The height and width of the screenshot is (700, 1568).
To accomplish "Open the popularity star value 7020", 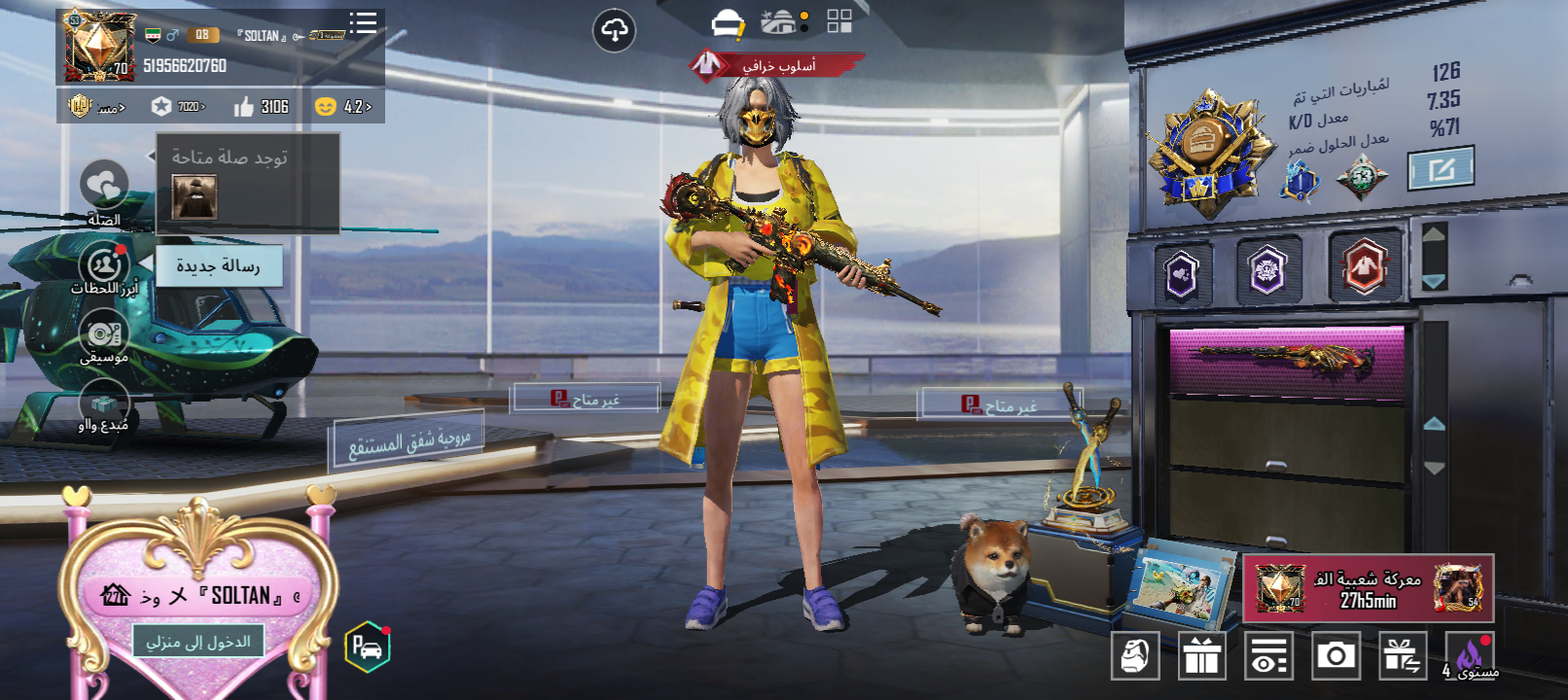I will point(179,107).
